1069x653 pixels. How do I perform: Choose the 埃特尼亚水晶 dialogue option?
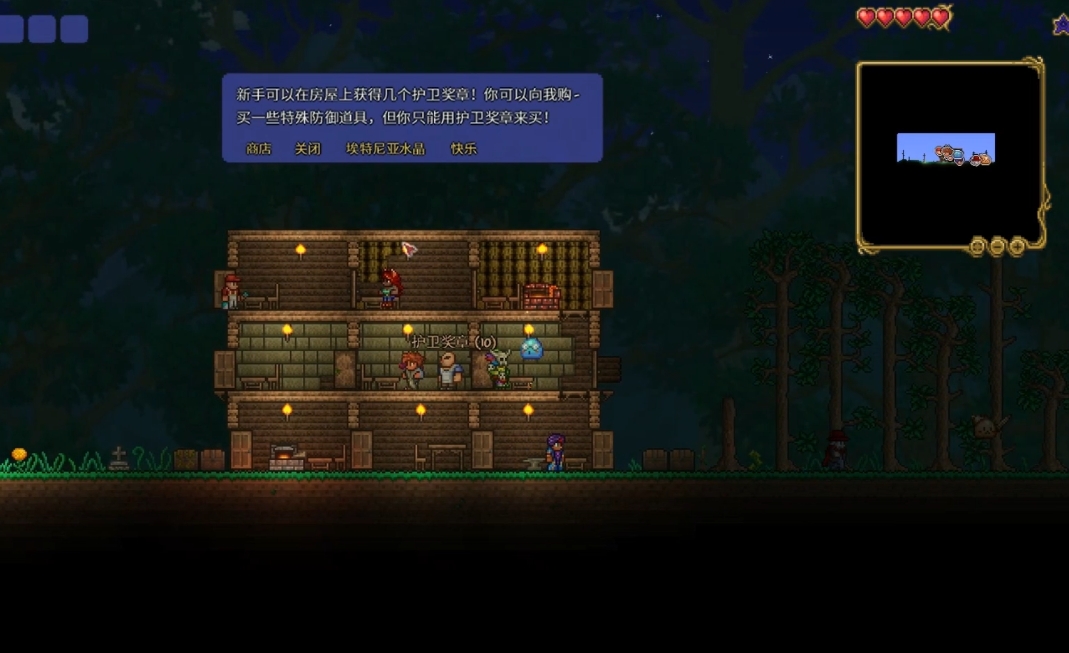point(385,148)
